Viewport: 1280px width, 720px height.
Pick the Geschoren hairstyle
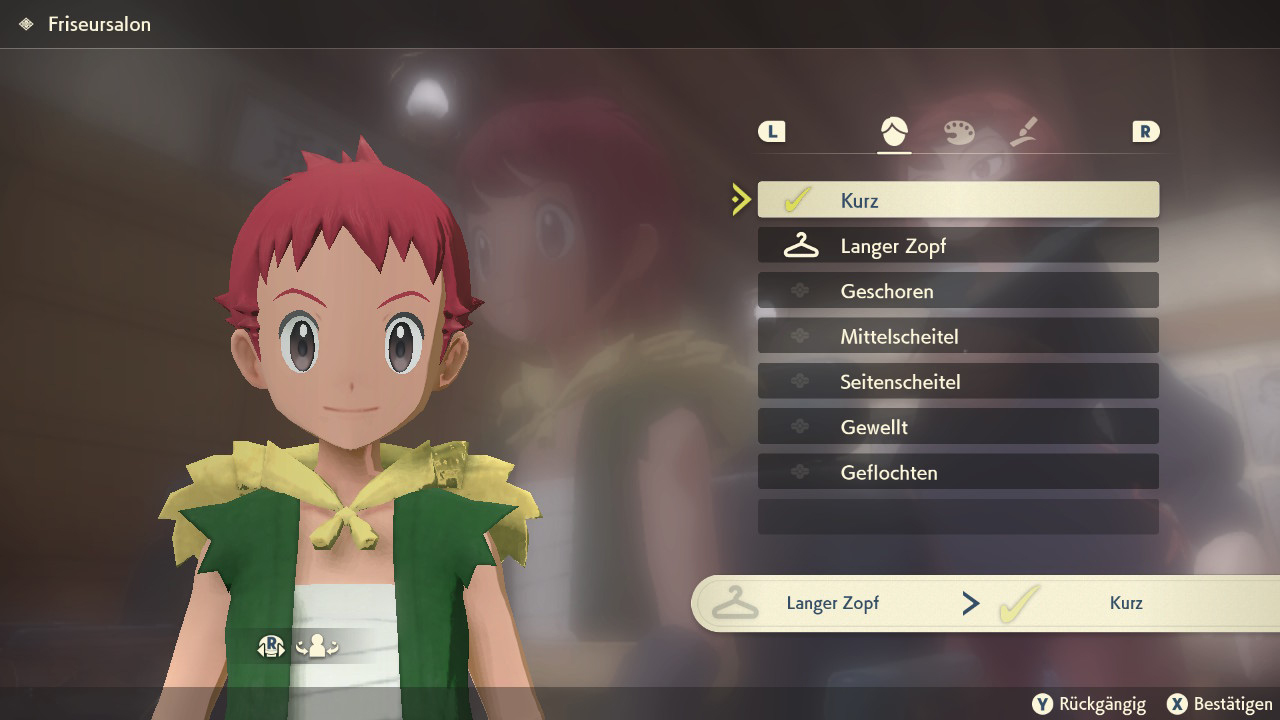tap(958, 291)
